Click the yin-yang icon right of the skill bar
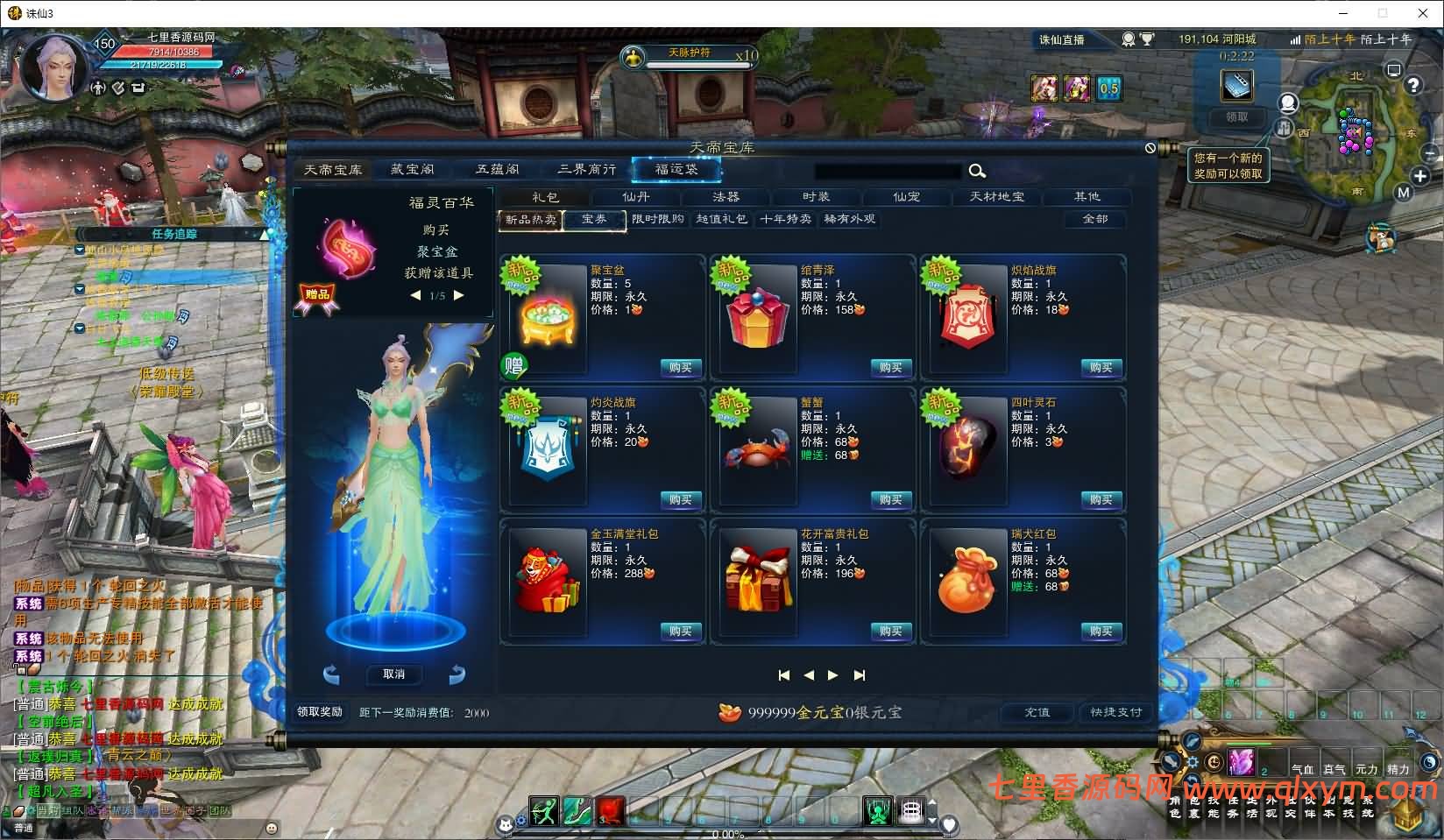Viewport: 1444px width, 840px height. click(x=1427, y=763)
